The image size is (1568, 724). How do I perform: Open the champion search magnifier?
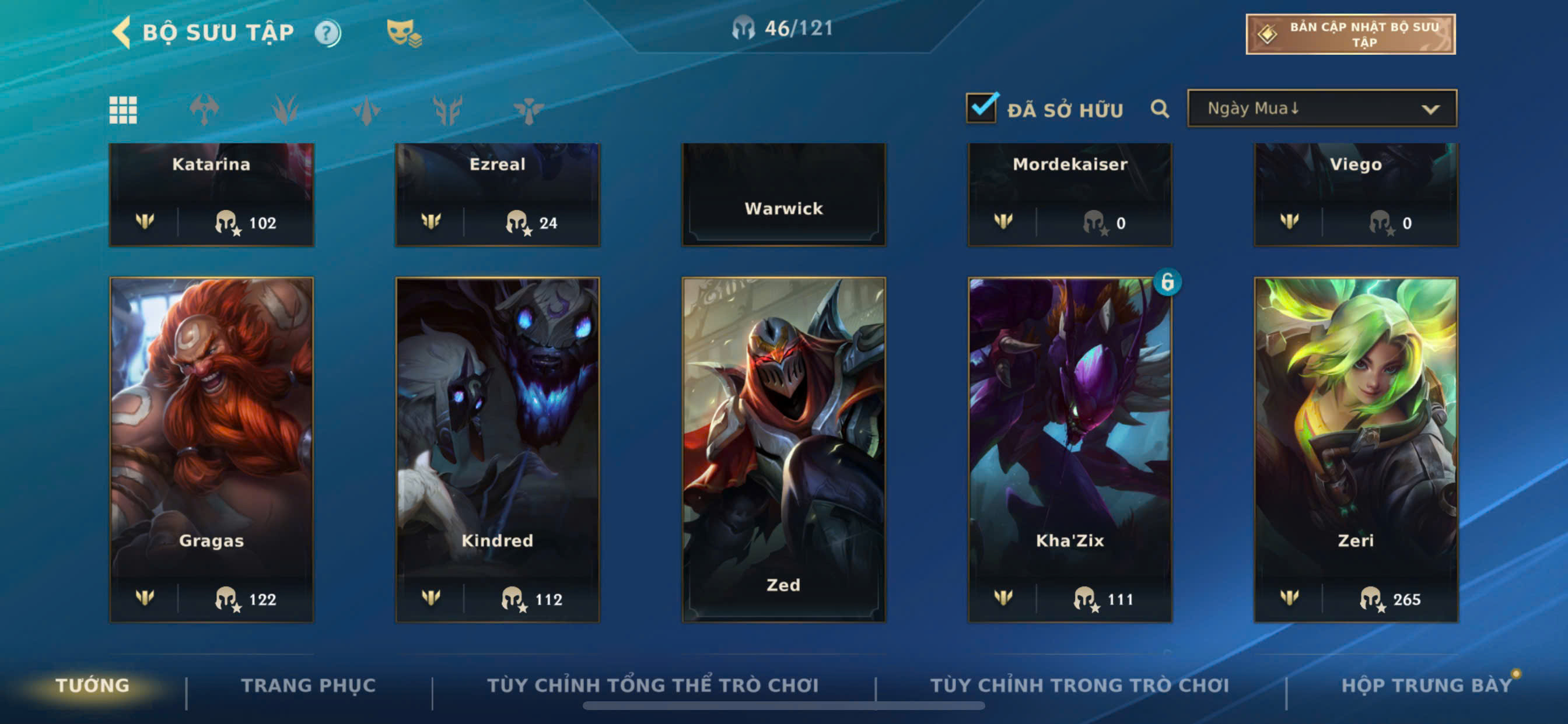click(1160, 109)
